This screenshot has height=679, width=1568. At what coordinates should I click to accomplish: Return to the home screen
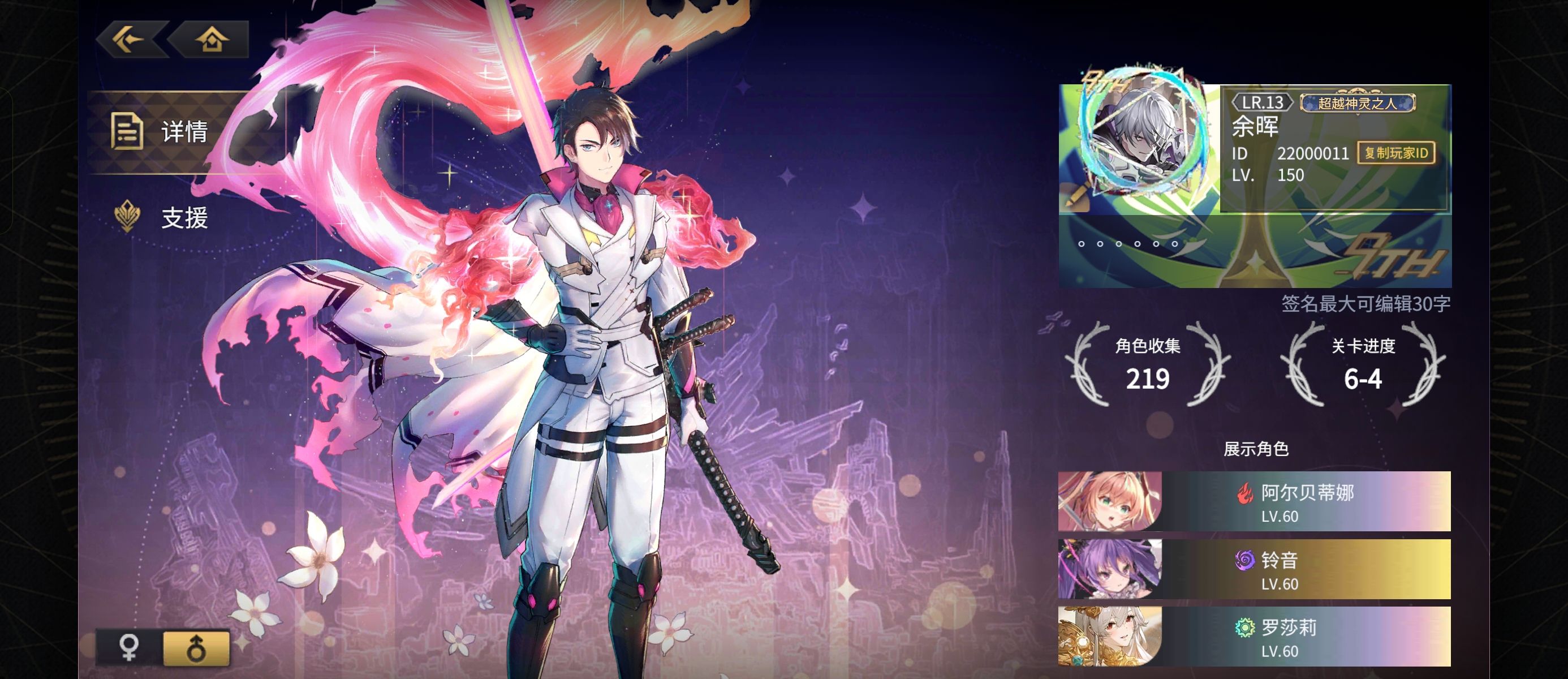click(211, 40)
